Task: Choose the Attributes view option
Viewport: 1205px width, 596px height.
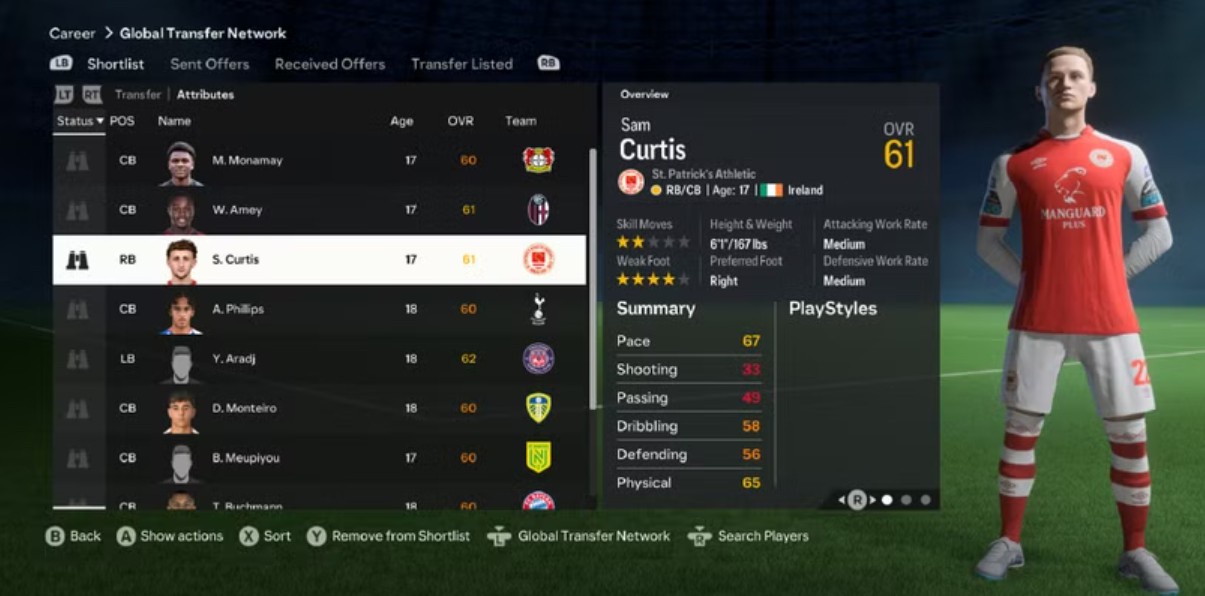Action: click(205, 95)
